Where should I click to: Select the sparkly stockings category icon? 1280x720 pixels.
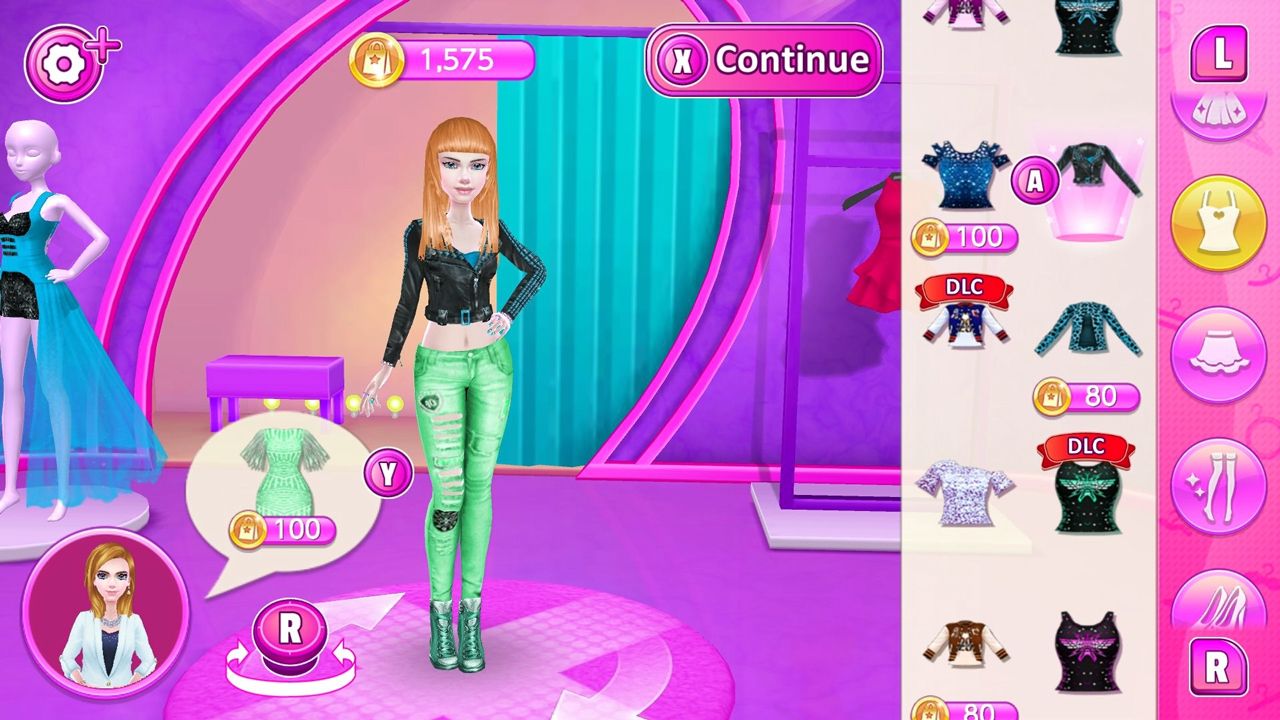[1218, 487]
